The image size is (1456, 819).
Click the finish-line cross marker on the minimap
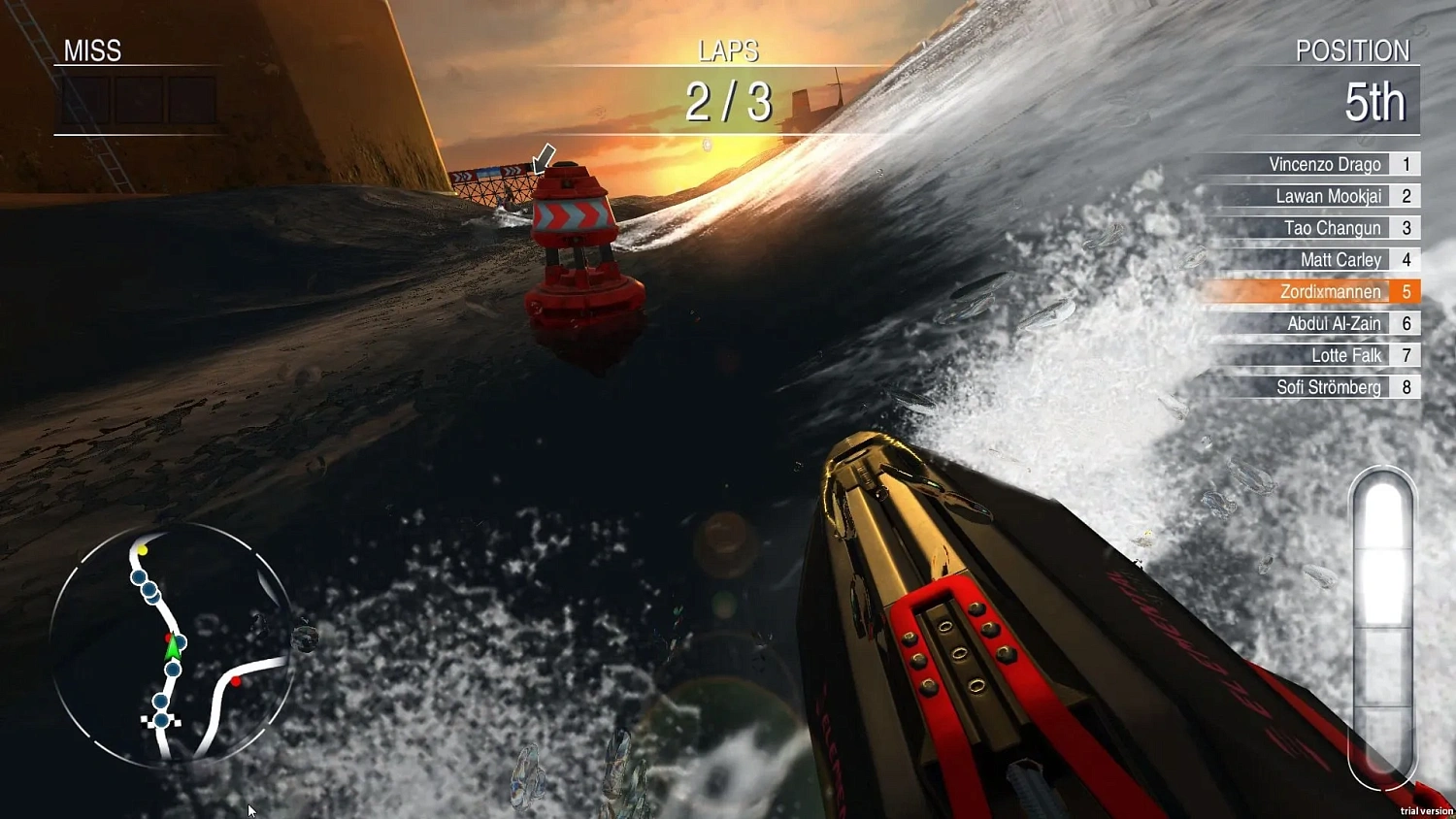click(161, 719)
